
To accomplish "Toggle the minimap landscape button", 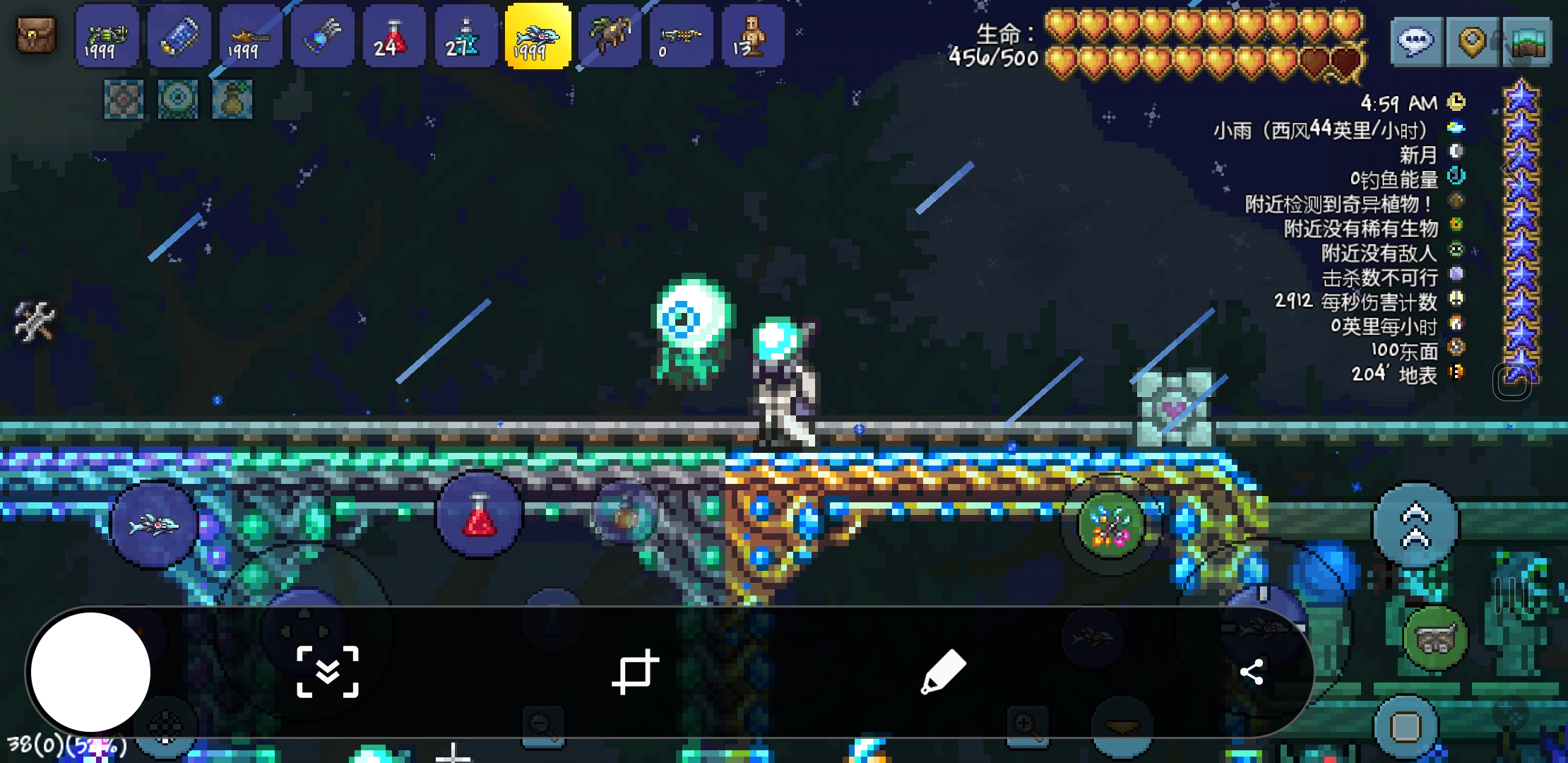I will [x=1527, y=42].
